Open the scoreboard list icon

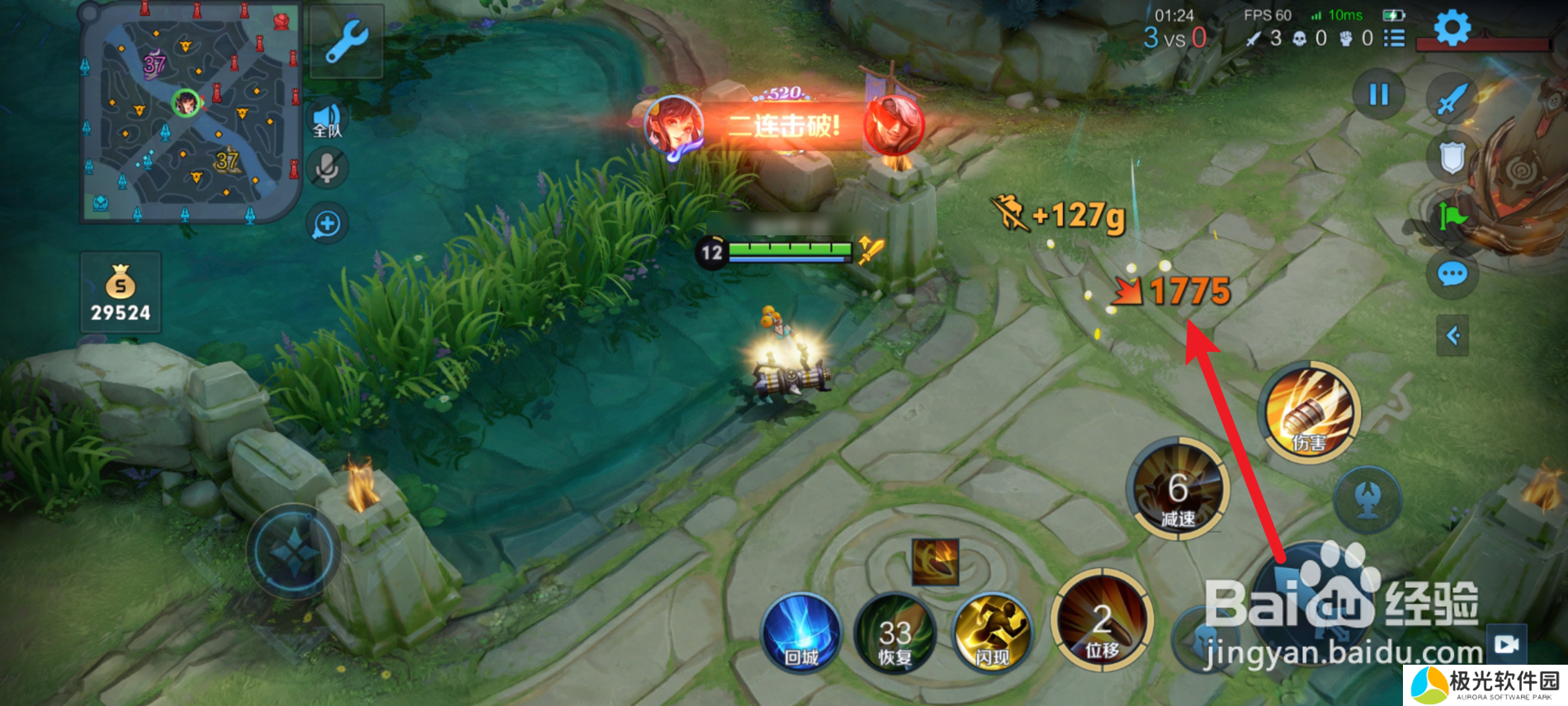[1394, 38]
